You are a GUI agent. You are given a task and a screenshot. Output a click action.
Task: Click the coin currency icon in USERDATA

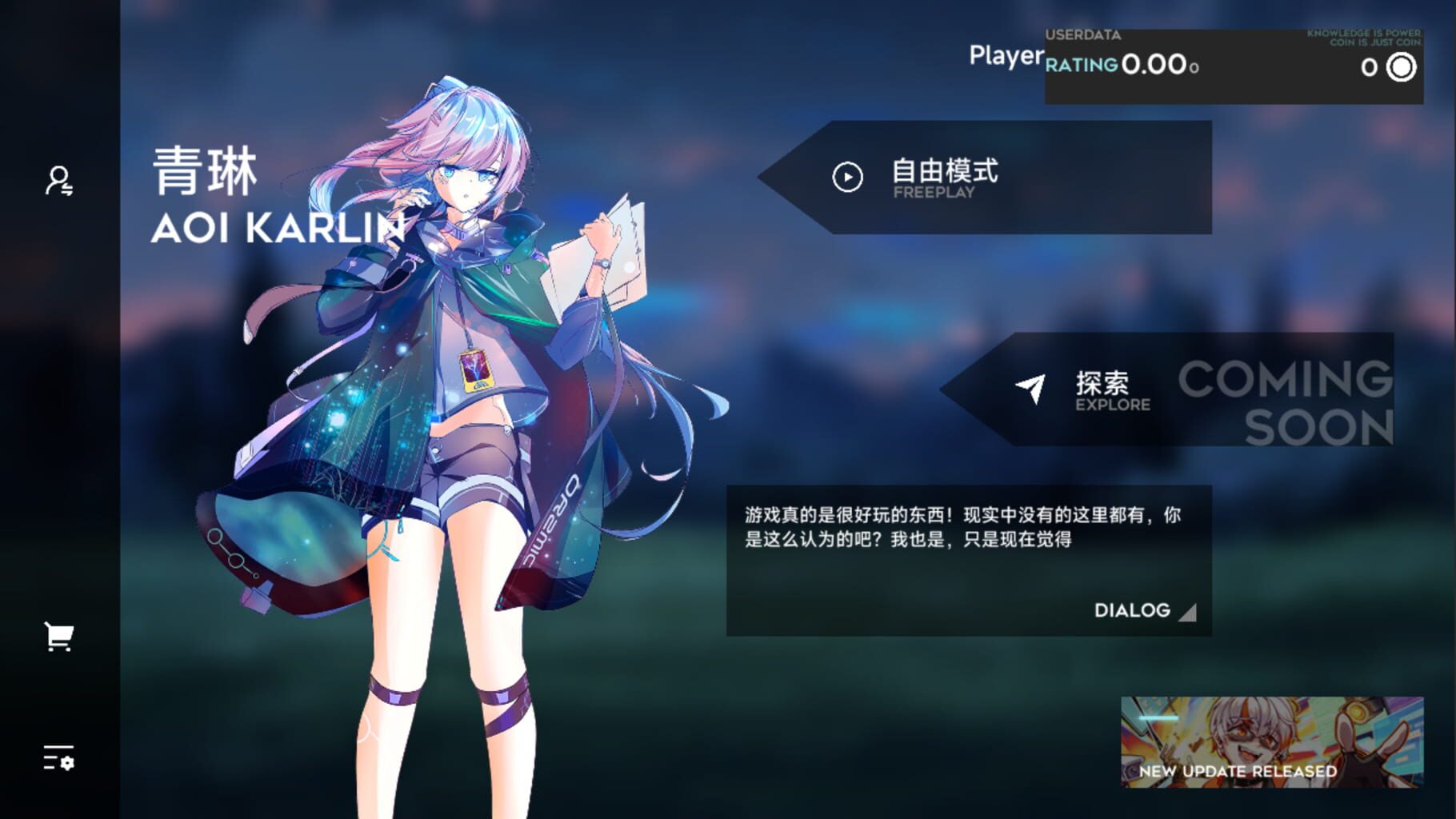pyautogui.click(x=1400, y=68)
